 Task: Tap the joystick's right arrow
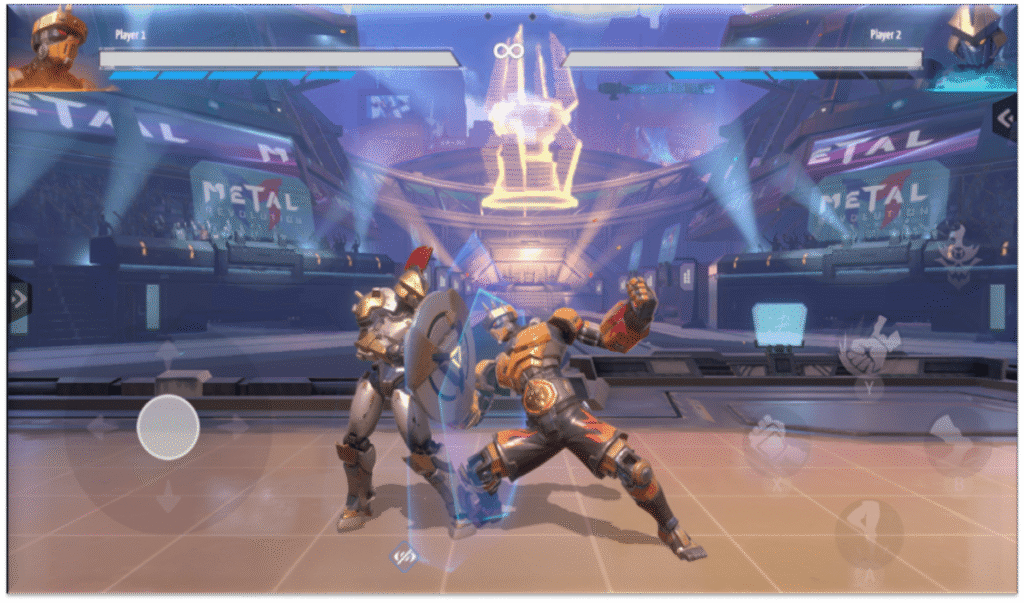pyautogui.click(x=236, y=427)
